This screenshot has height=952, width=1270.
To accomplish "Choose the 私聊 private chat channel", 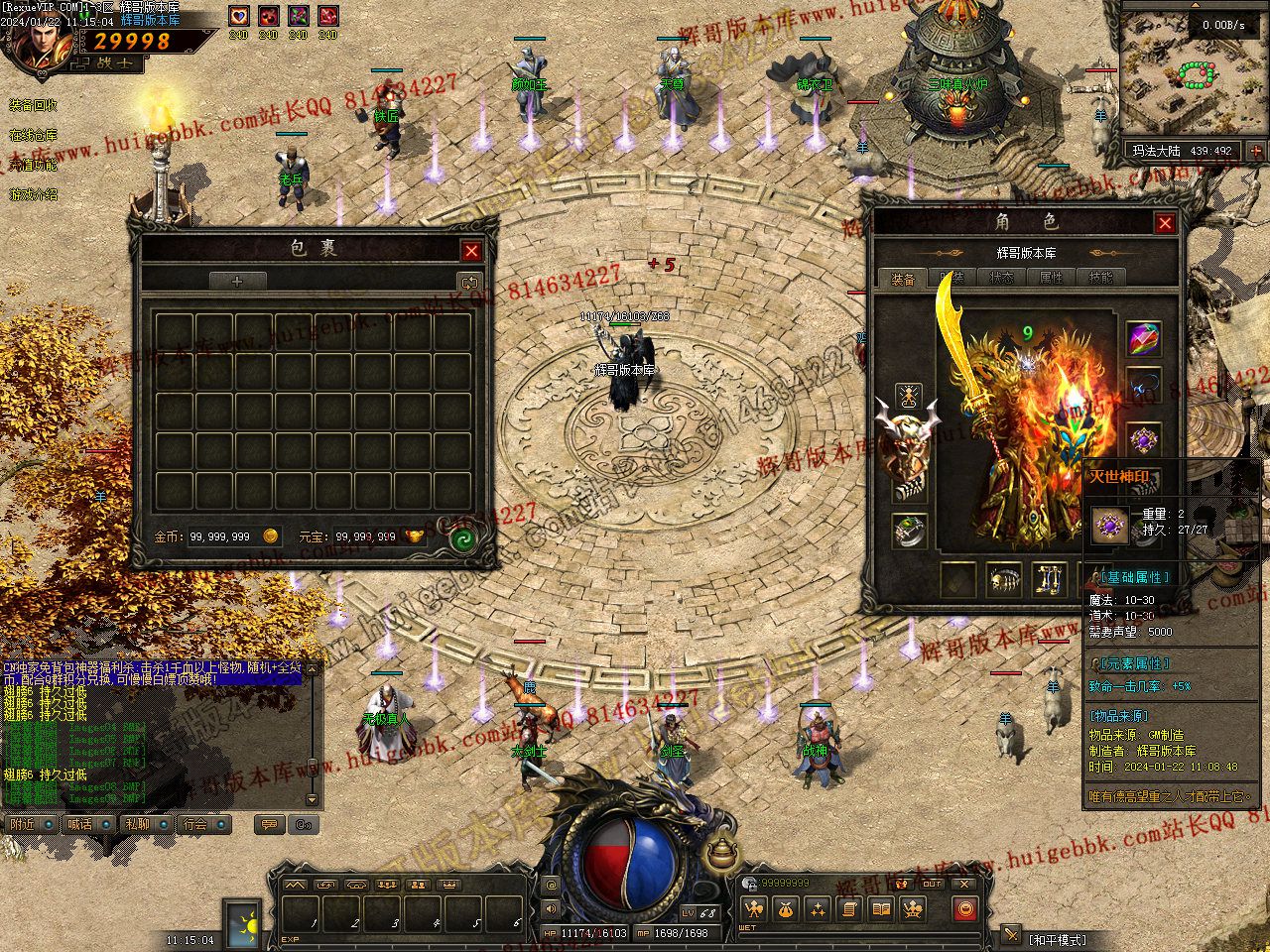I will click(139, 824).
